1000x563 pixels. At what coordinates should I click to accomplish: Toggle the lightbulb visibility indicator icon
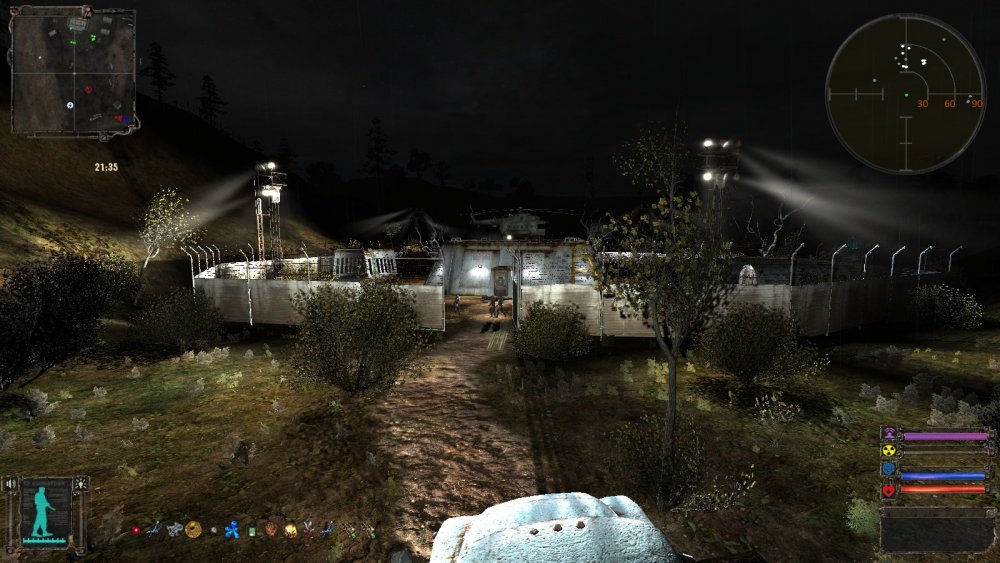pos(81,484)
